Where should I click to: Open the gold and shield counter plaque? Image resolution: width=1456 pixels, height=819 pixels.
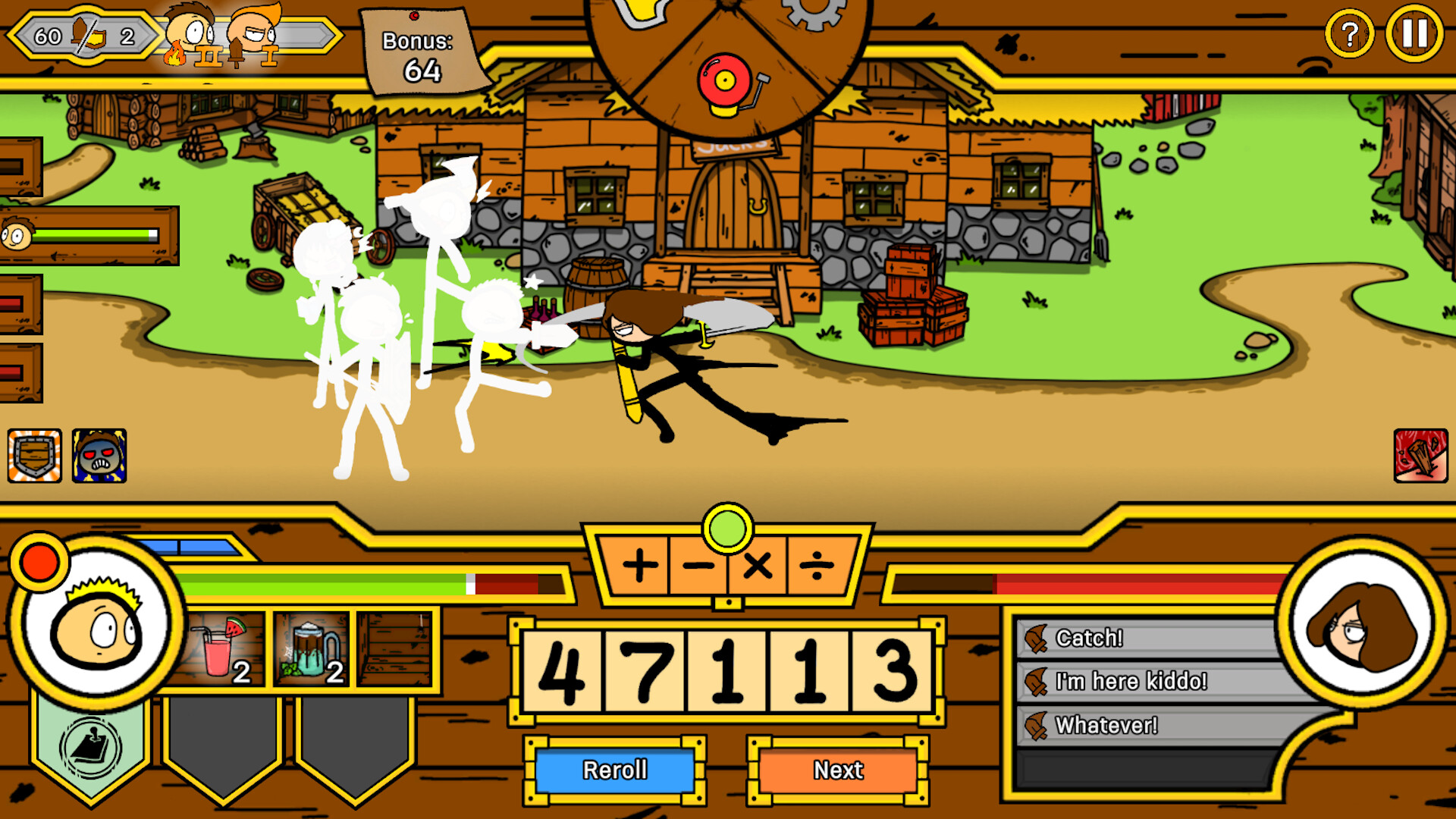[x=83, y=33]
